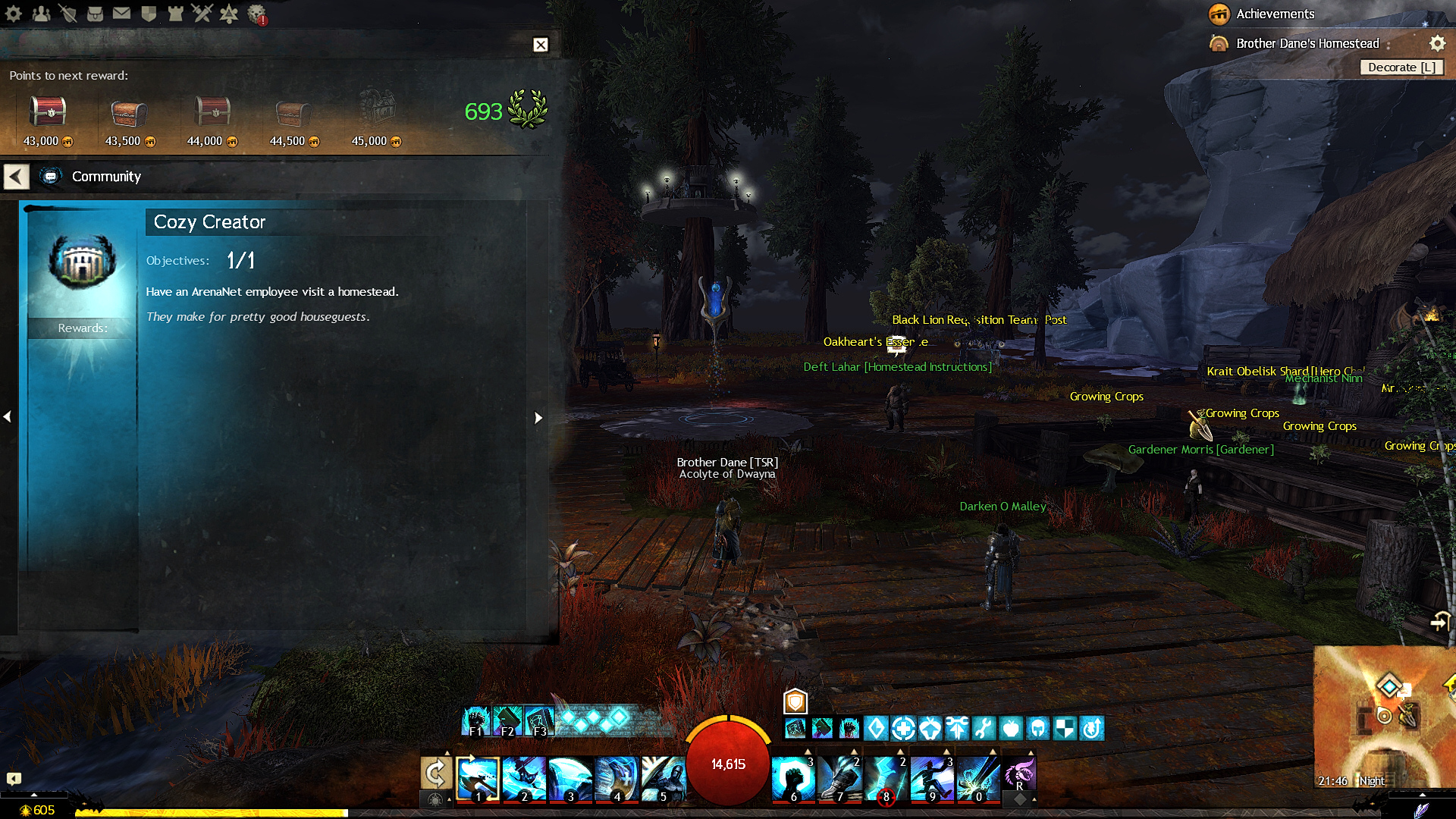Viewport: 1456px width, 819px height.
Task: Click the Decorate homestead button
Action: coord(1401,67)
